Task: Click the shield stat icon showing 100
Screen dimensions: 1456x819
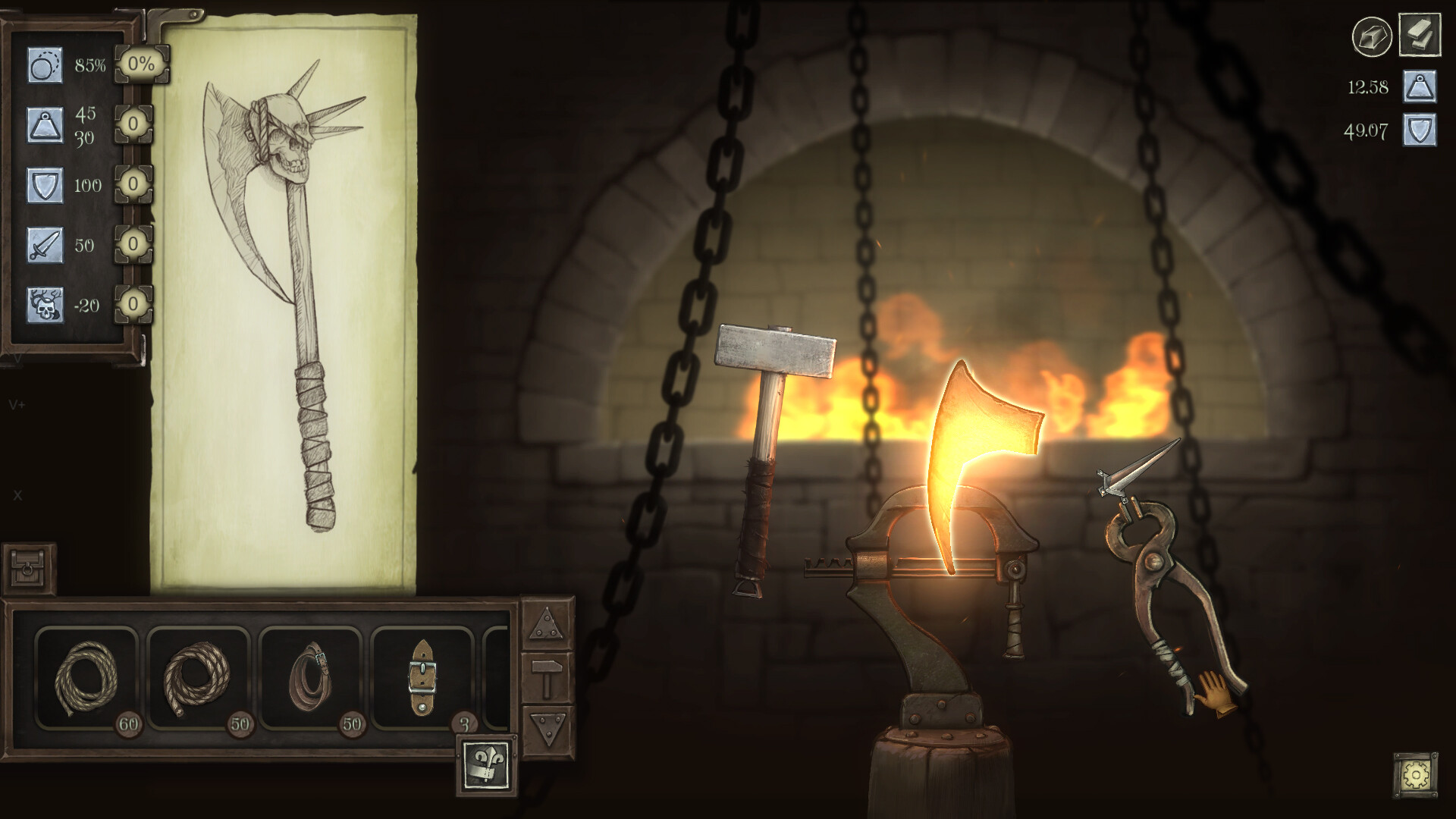Action: 44,186
